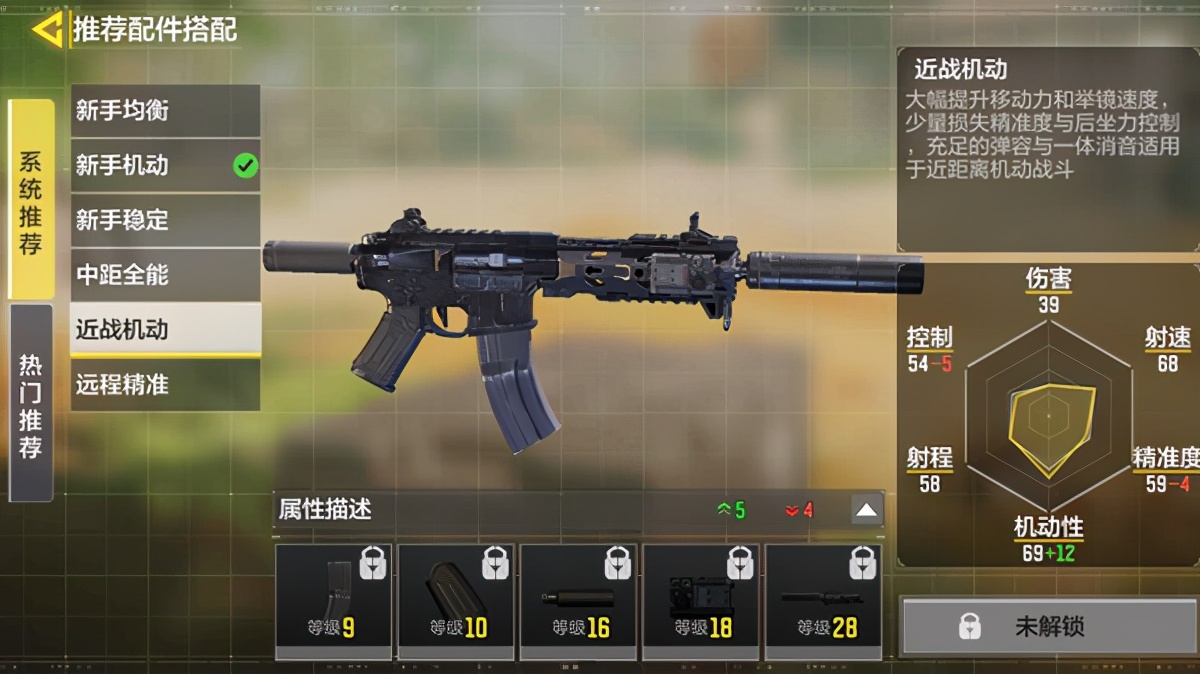Choose the 新手机动 loadout
Screen dimensions: 1200x674
[165, 165]
